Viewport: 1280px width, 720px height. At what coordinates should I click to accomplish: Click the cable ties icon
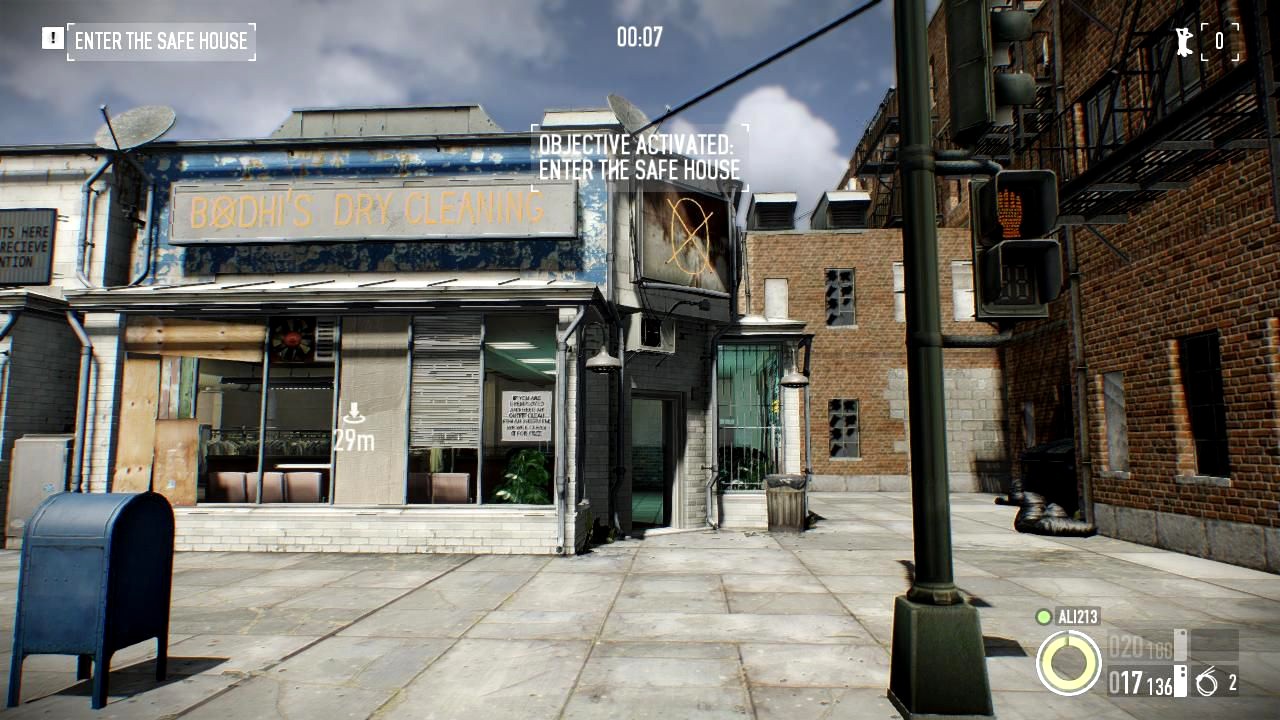tap(1206, 683)
